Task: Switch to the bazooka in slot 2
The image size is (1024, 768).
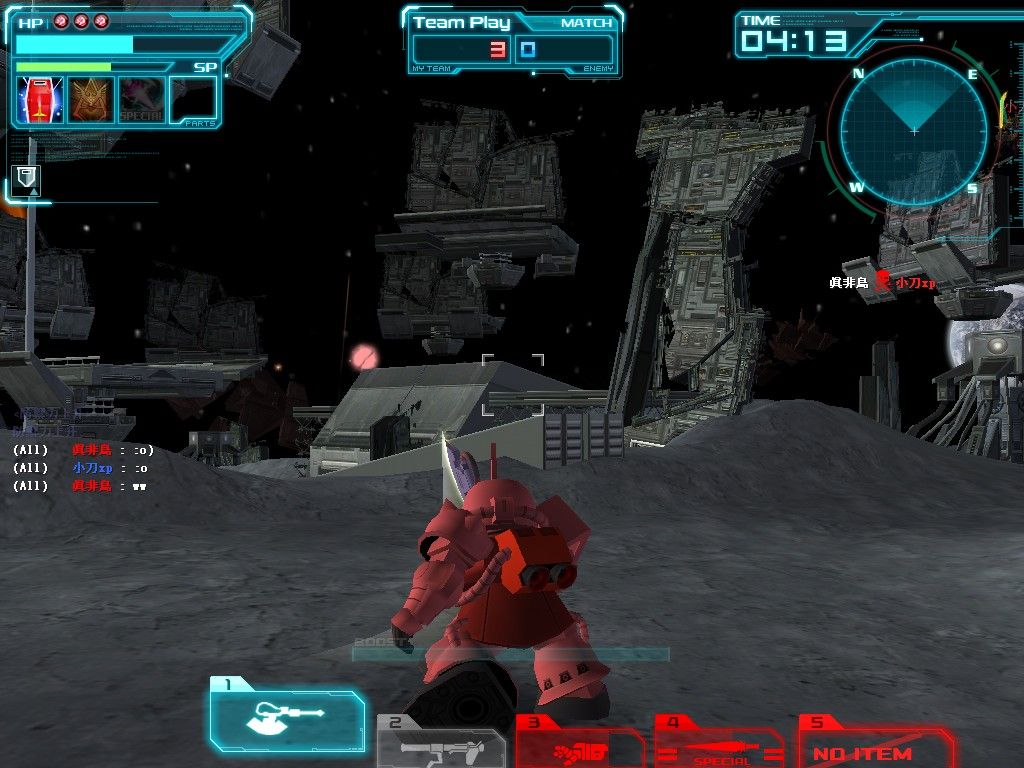Action: 440,745
